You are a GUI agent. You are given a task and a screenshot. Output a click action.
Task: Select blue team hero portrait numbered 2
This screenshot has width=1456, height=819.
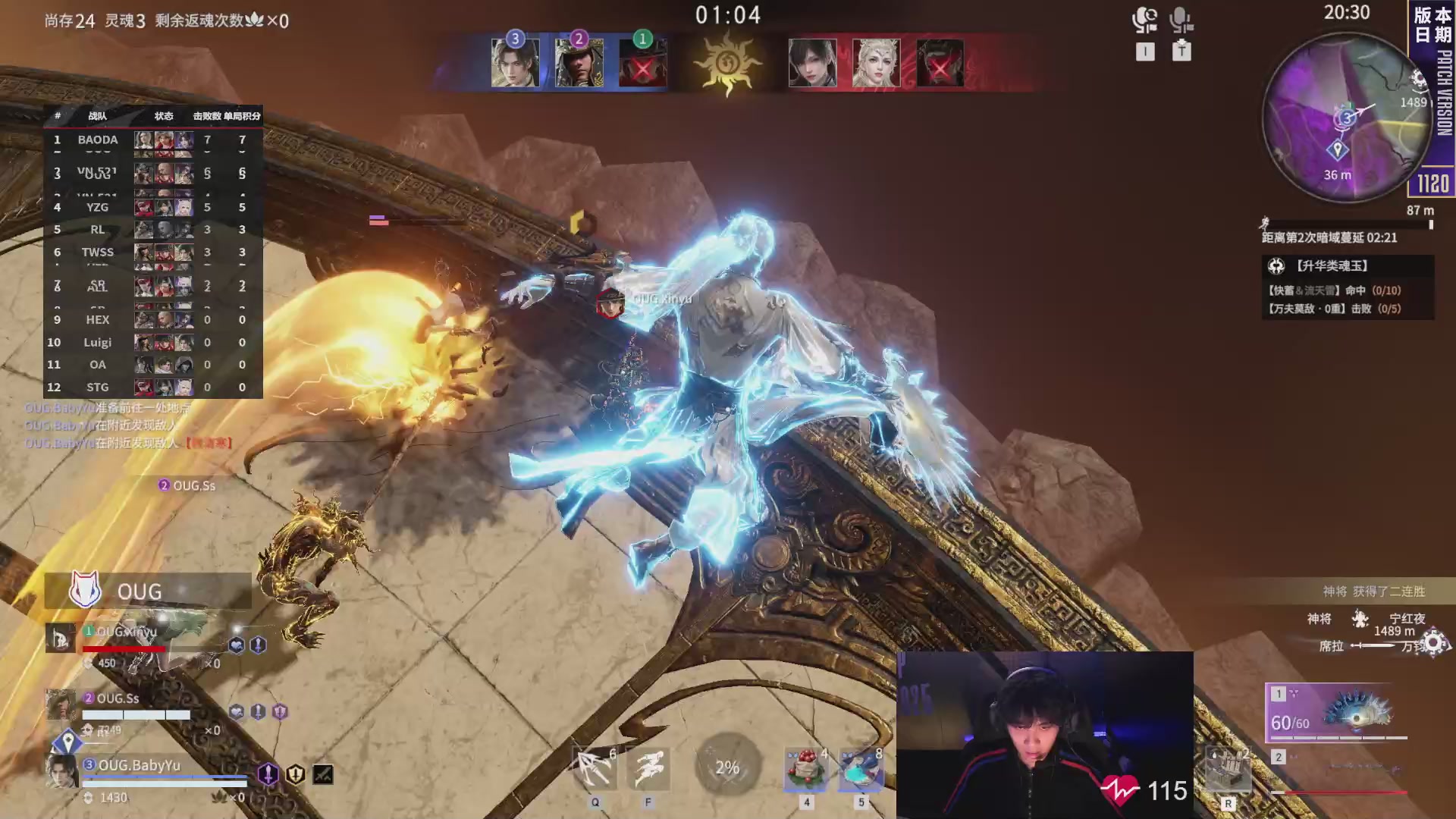click(579, 63)
